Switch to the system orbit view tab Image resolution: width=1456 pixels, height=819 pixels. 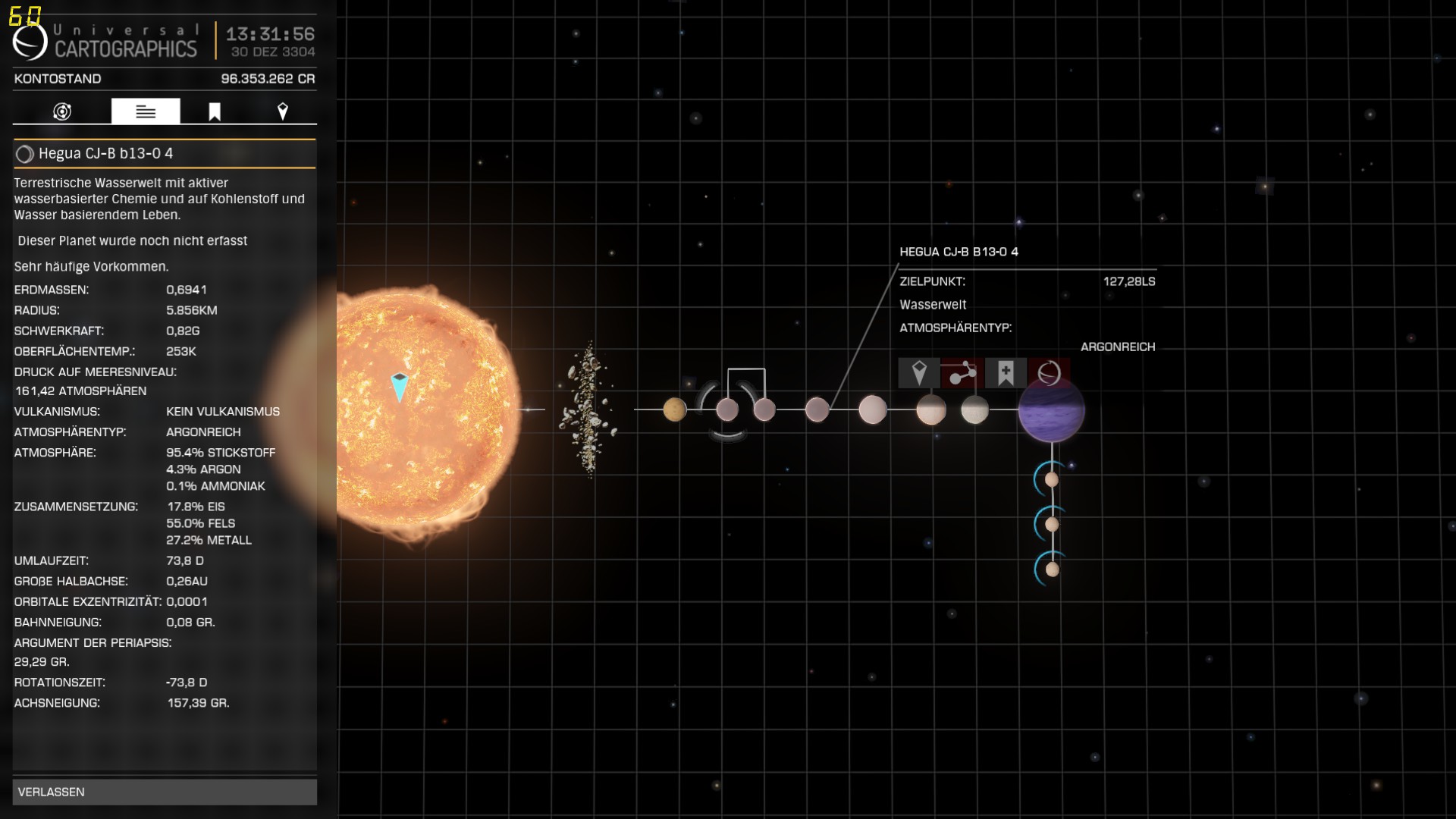click(x=62, y=111)
